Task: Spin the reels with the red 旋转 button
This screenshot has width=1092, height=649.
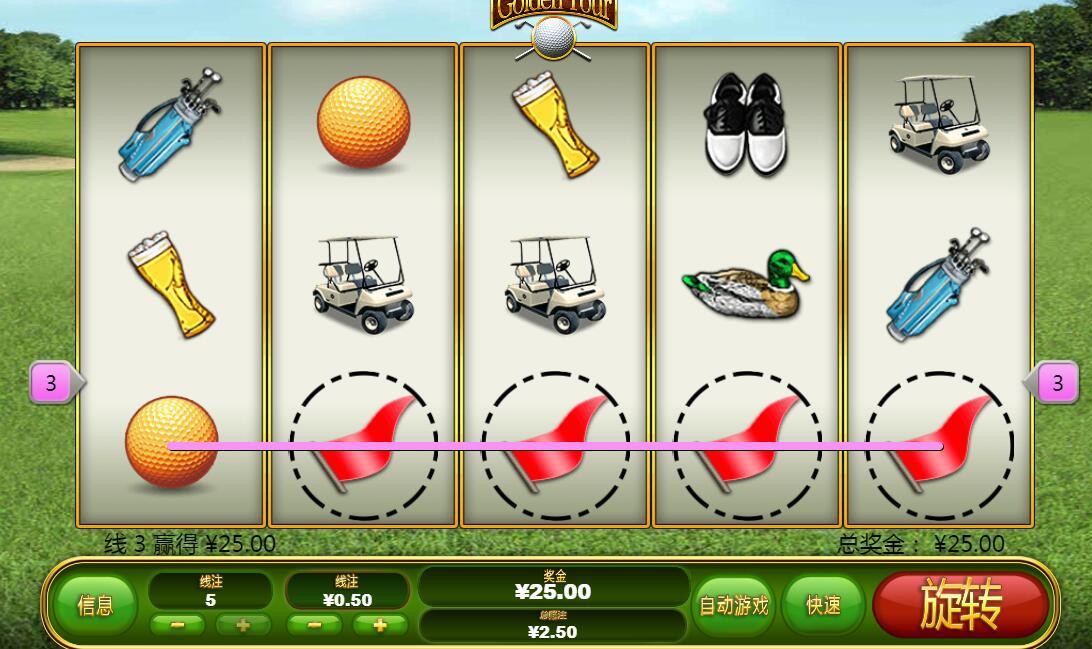Action: (x=960, y=604)
